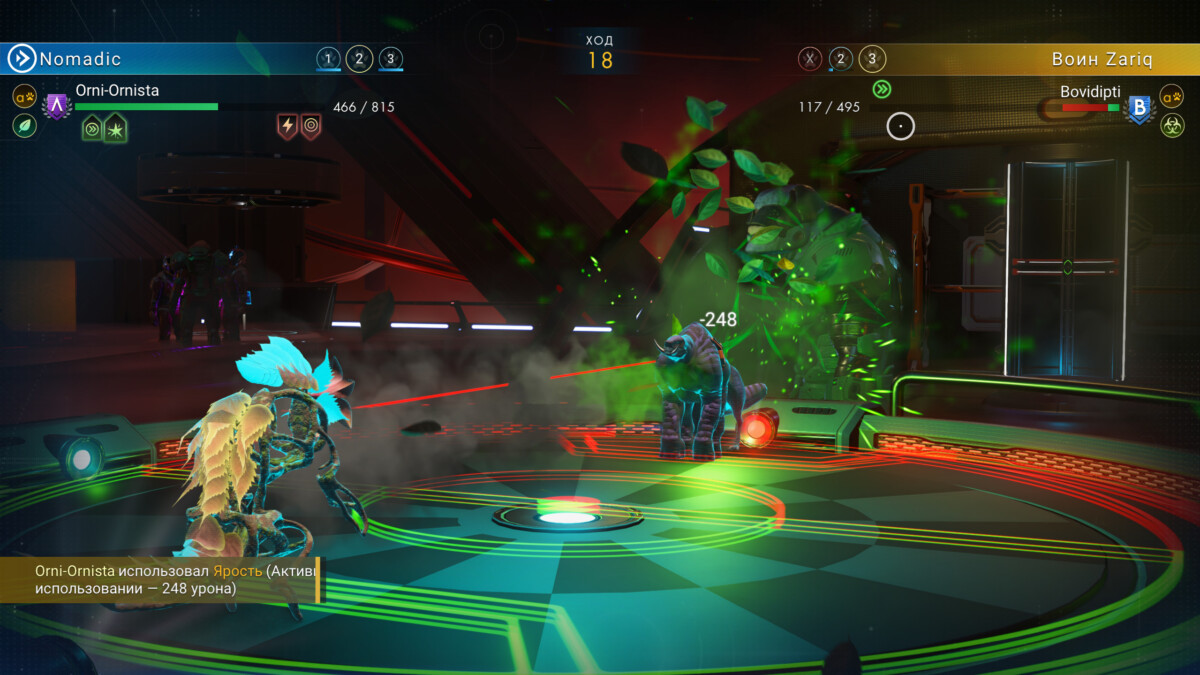The image size is (1200, 675).
Task: Select Nomadic's creature slot 2
Action: click(x=359, y=59)
